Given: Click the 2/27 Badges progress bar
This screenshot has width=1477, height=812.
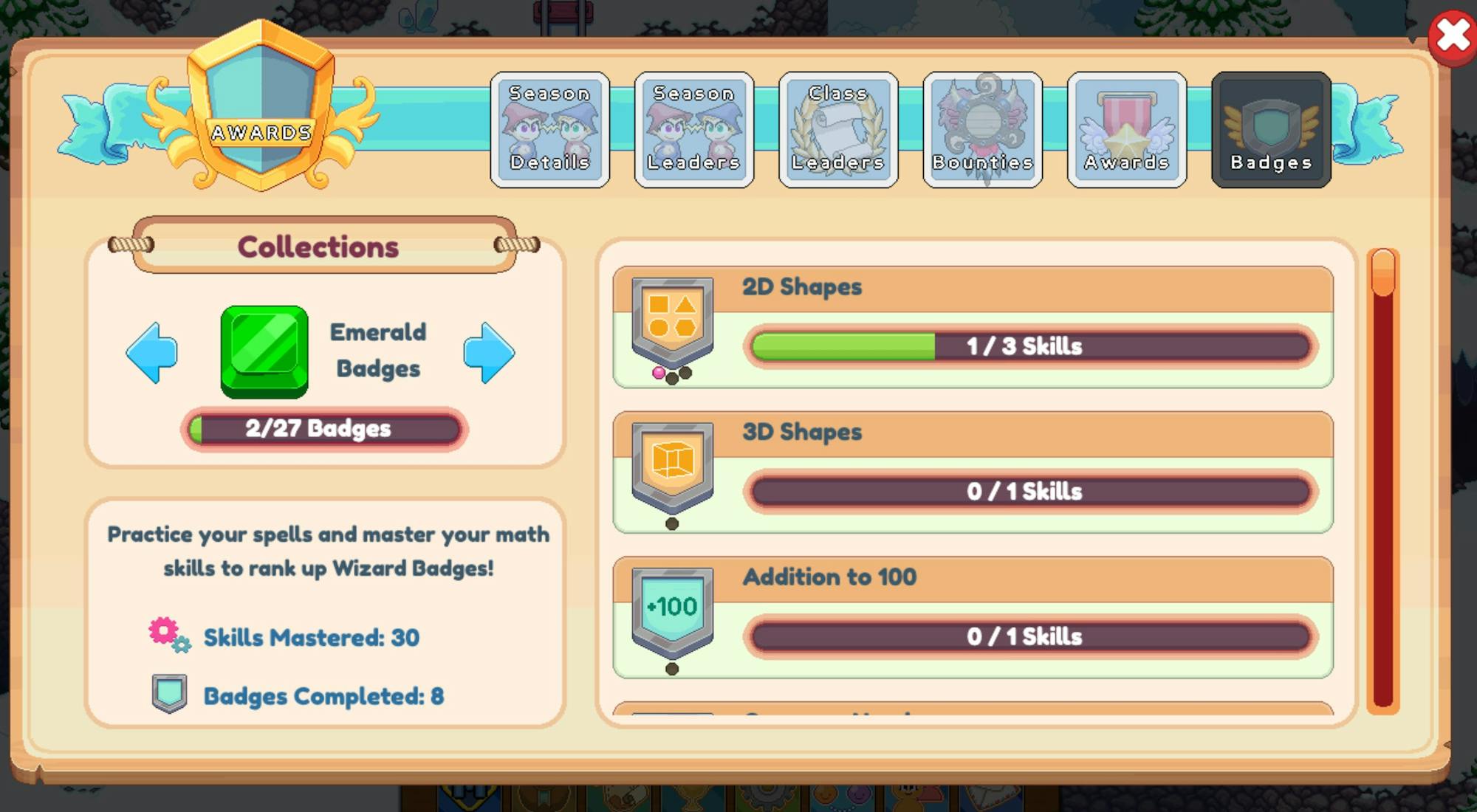Looking at the screenshot, I should pos(323,428).
